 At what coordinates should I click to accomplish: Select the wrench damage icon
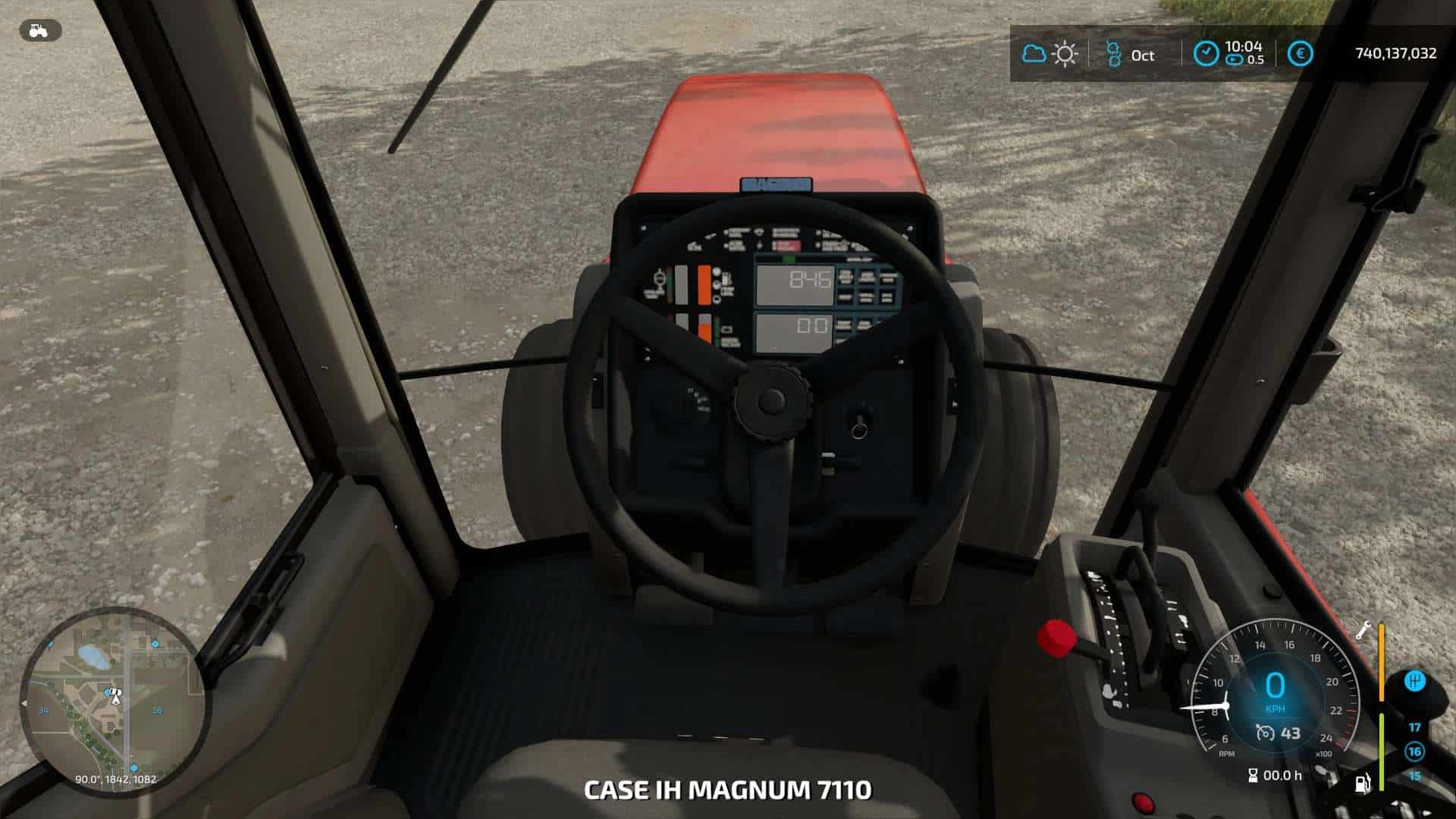click(x=1363, y=630)
